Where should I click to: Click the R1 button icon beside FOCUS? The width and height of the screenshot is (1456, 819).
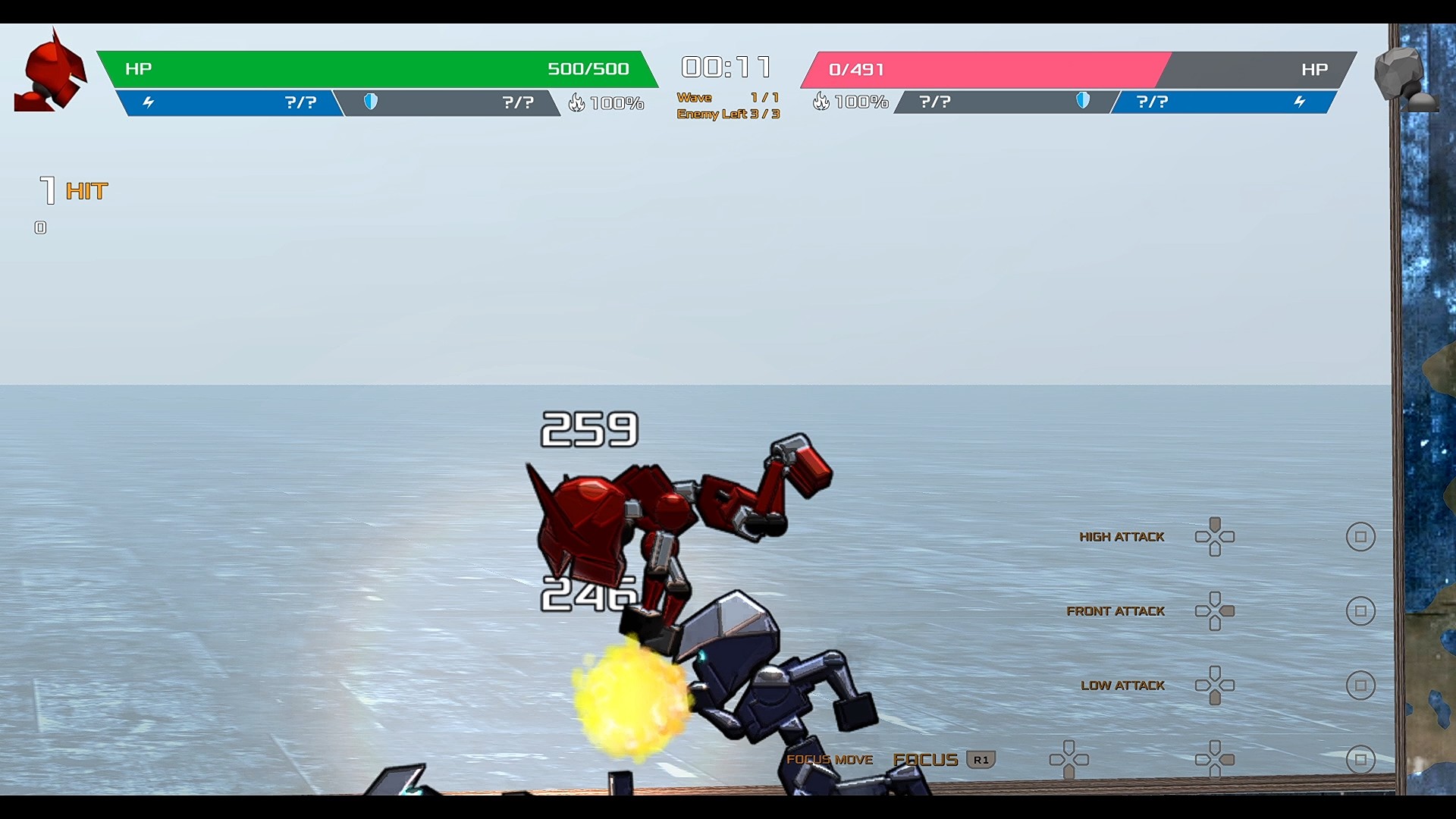click(983, 759)
